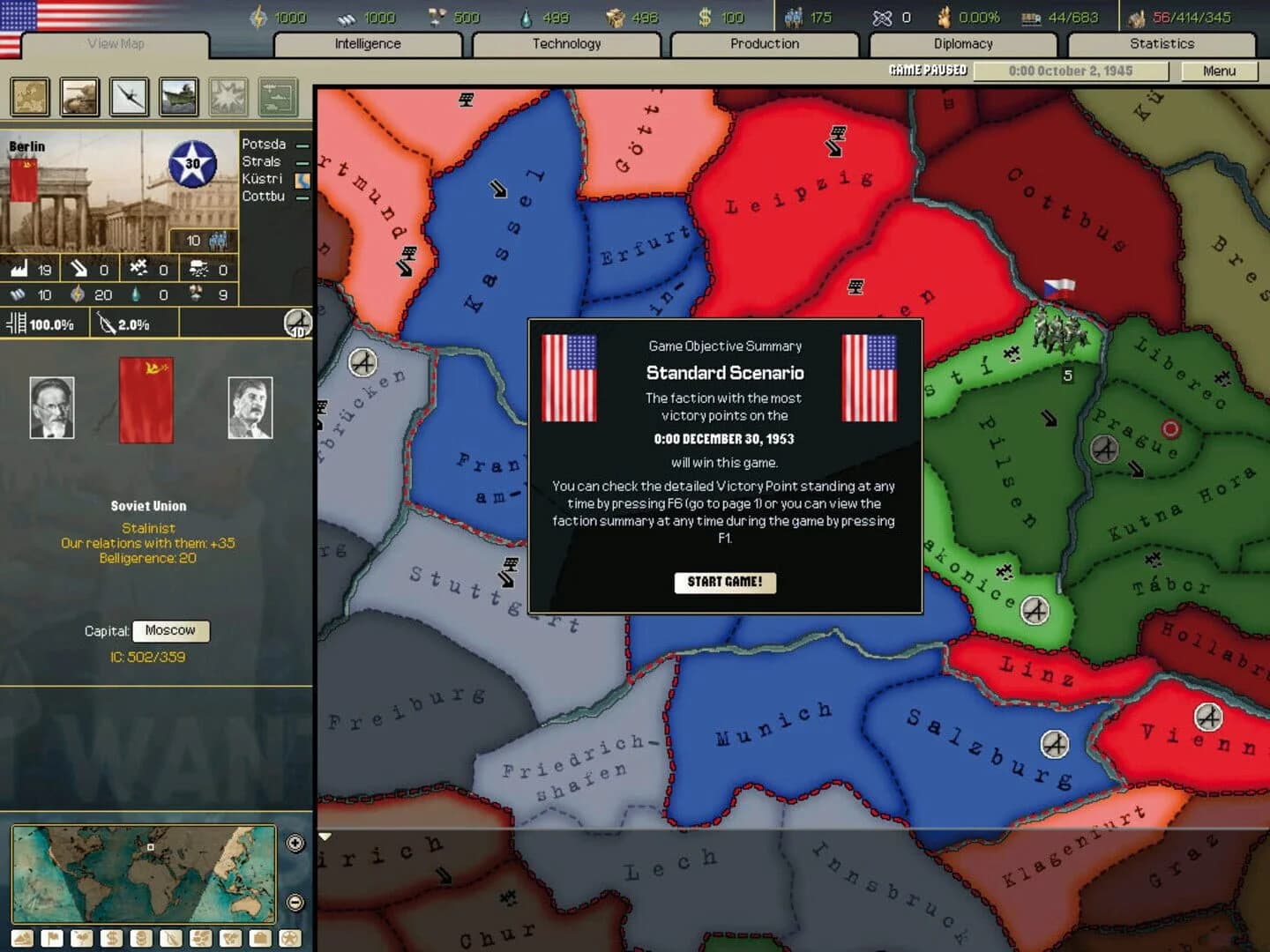Switch to the Diplomacy tab
This screenshot has height=952, width=1270.
[963, 43]
